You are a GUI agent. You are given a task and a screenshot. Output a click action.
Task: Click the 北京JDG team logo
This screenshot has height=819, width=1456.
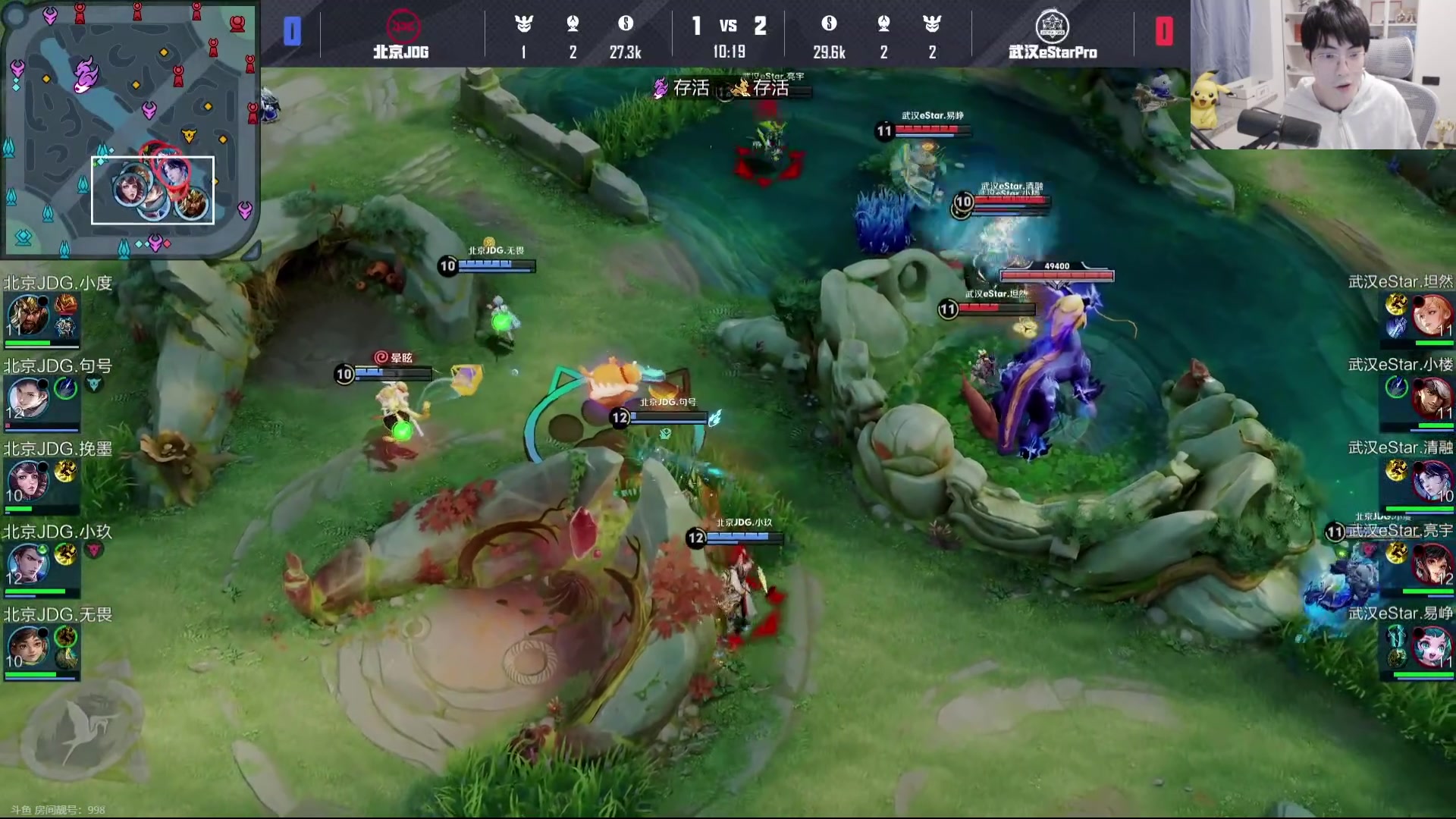[x=403, y=27]
